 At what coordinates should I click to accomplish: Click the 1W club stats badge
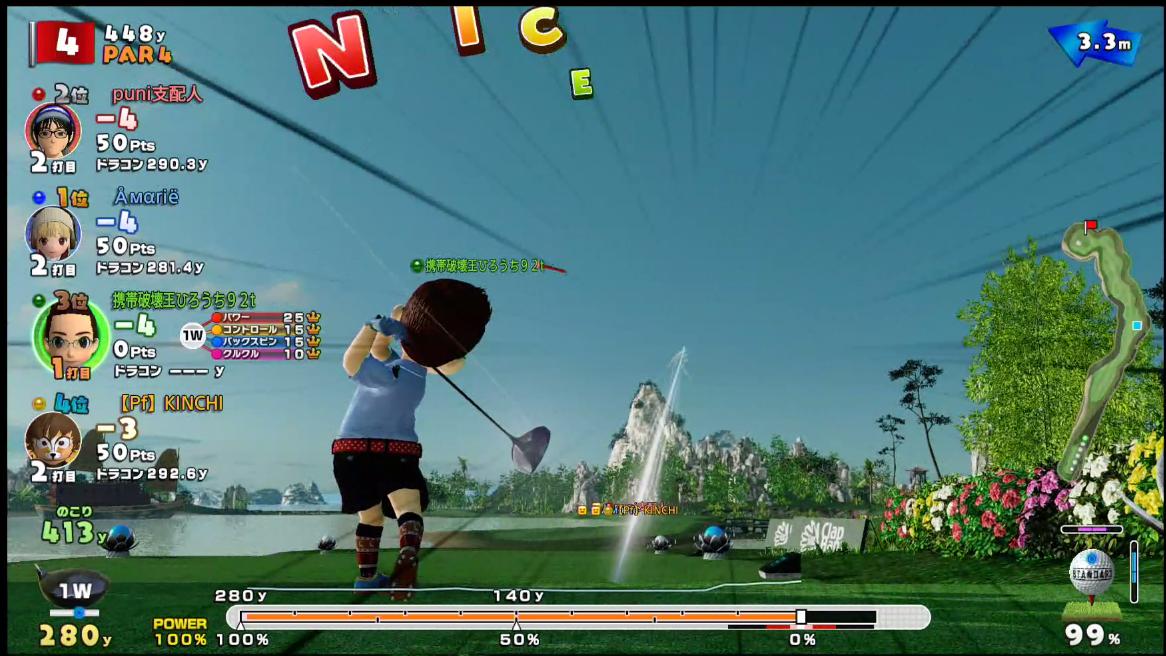[x=193, y=335]
